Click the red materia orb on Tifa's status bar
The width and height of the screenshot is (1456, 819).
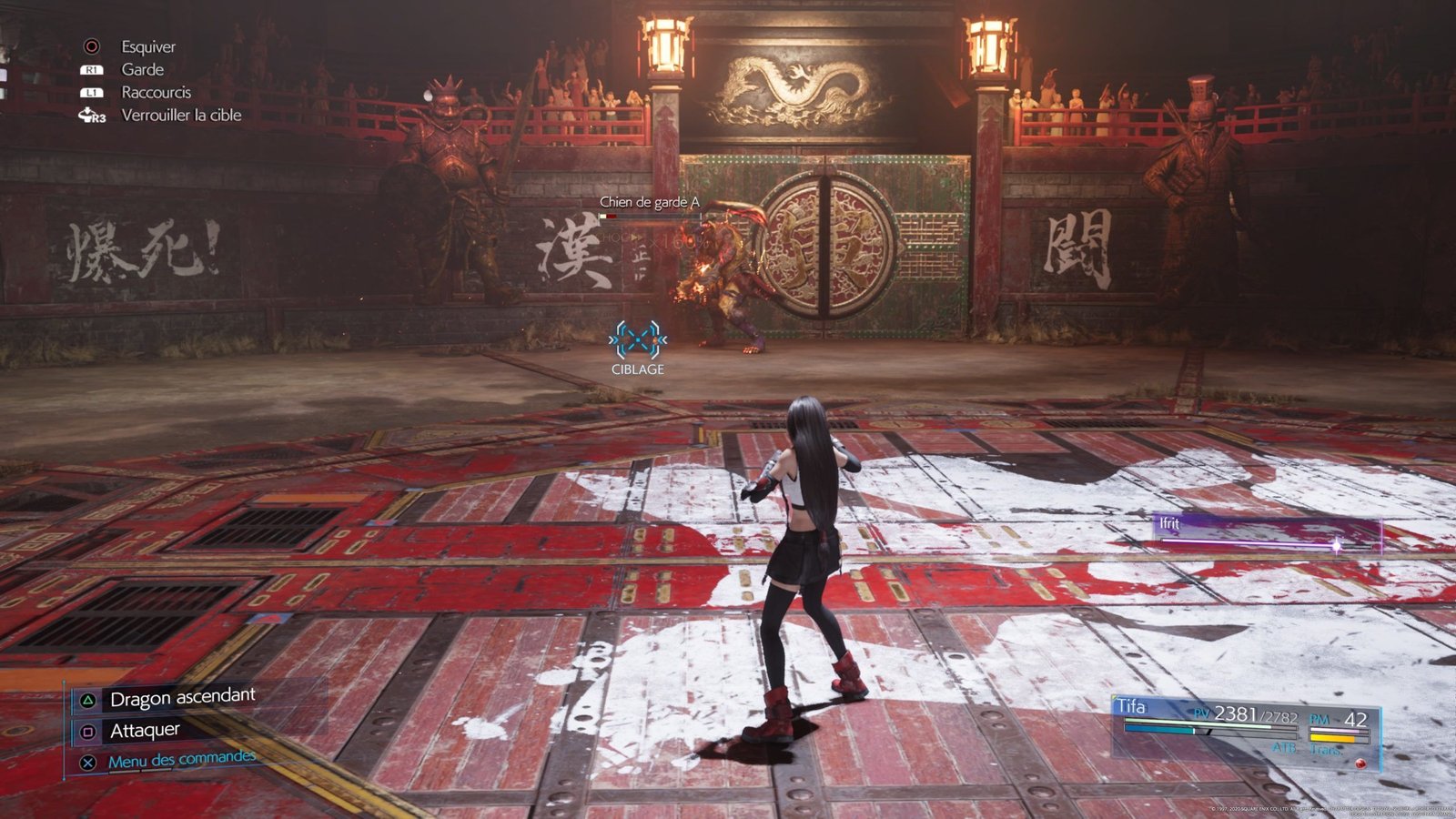[x=1361, y=763]
